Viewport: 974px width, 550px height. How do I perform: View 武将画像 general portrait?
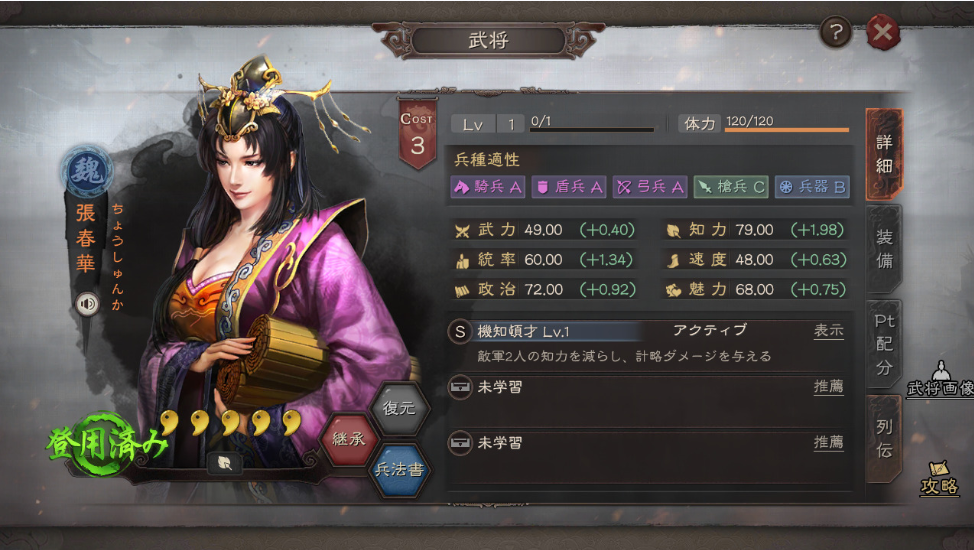pyautogui.click(x=940, y=379)
